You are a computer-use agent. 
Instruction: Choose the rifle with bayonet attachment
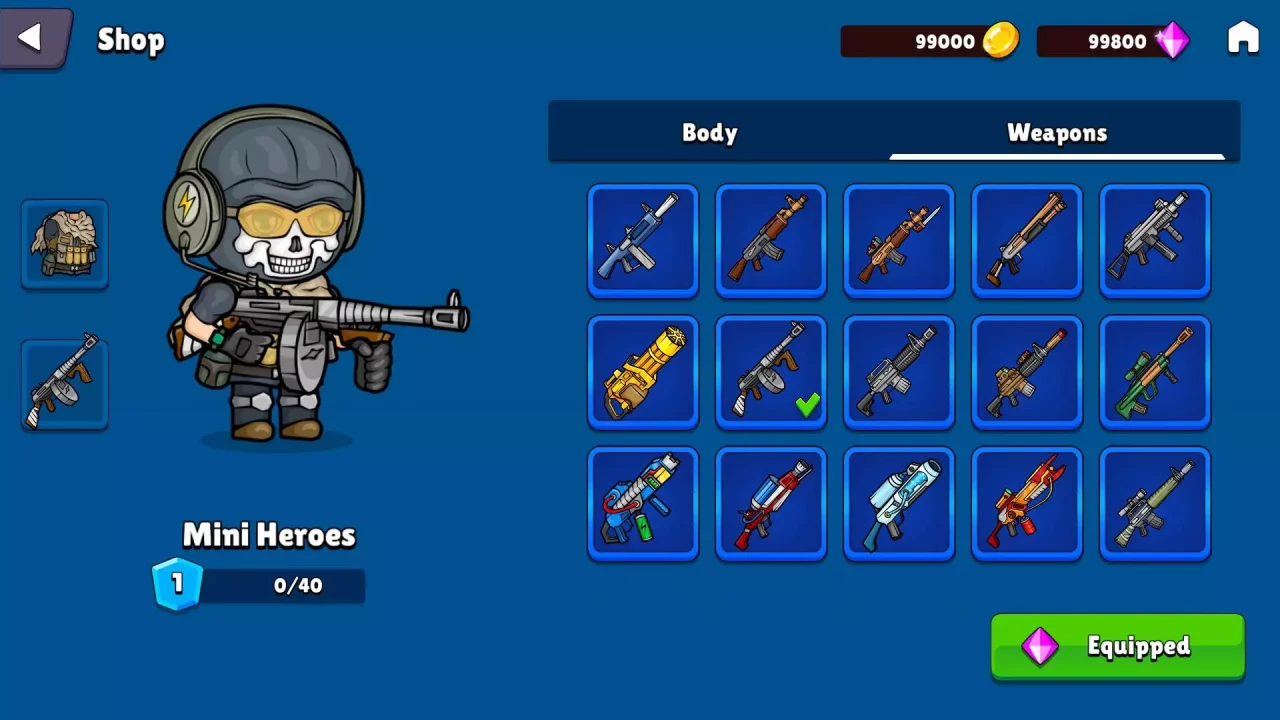[898, 241]
